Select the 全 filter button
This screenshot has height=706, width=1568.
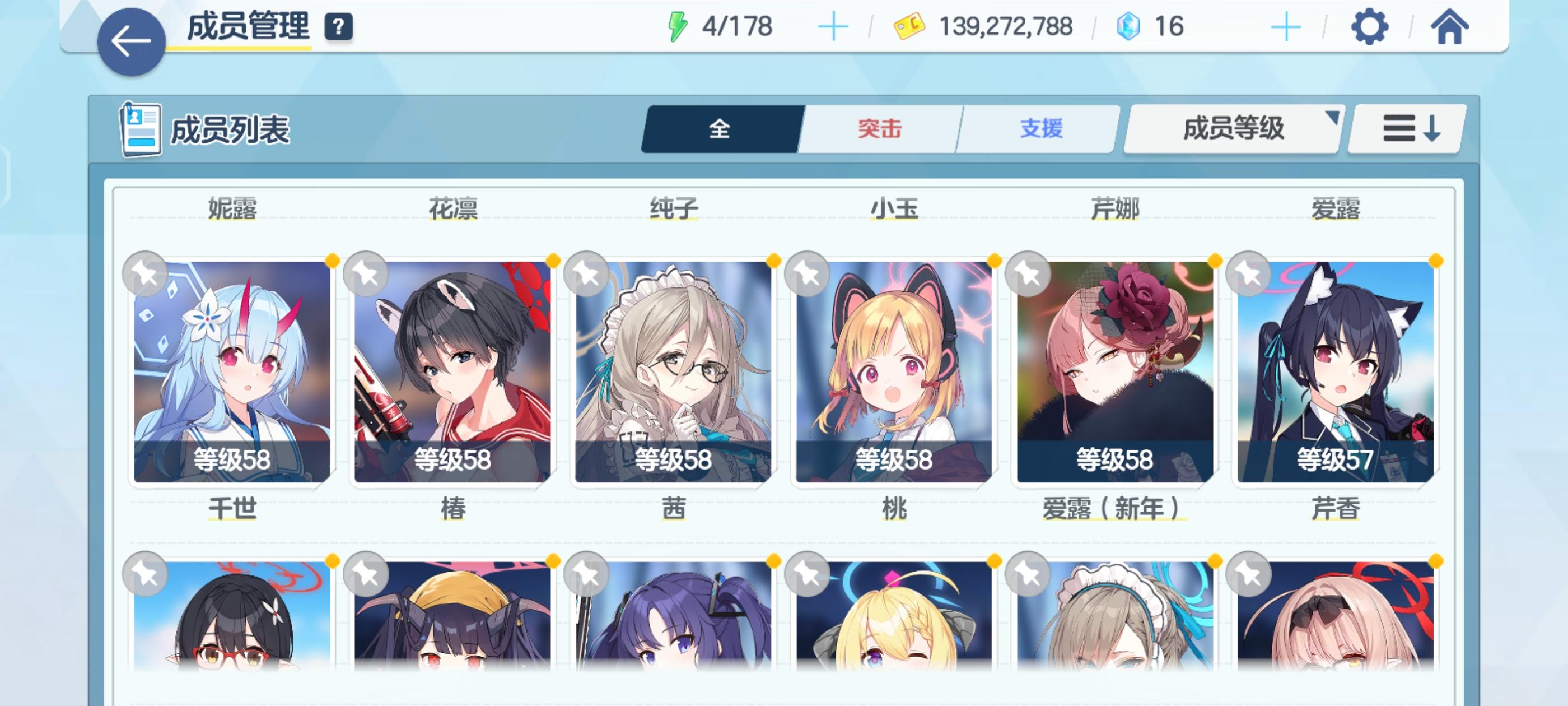pos(720,128)
